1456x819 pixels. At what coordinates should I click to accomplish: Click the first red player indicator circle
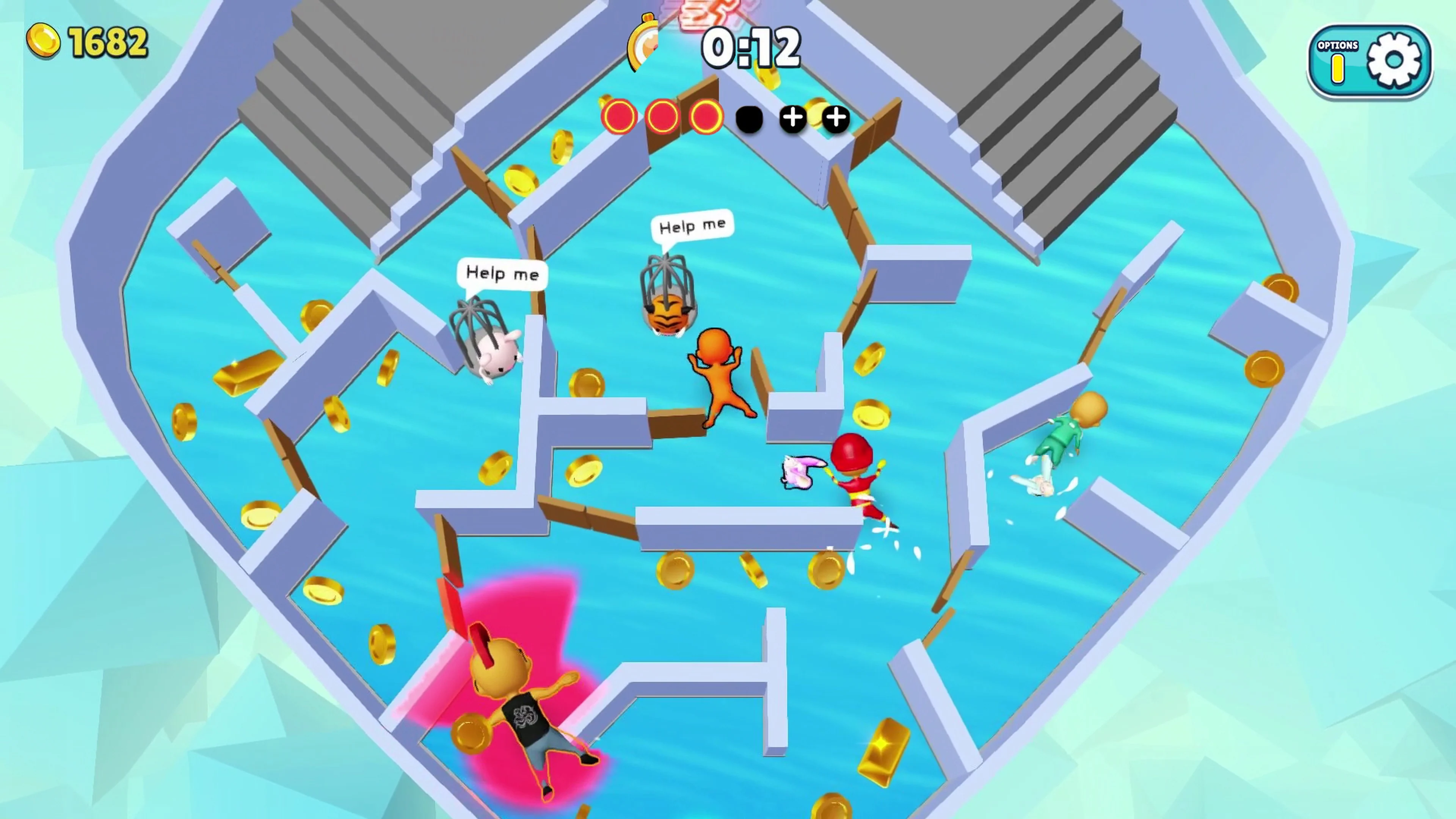point(620,117)
